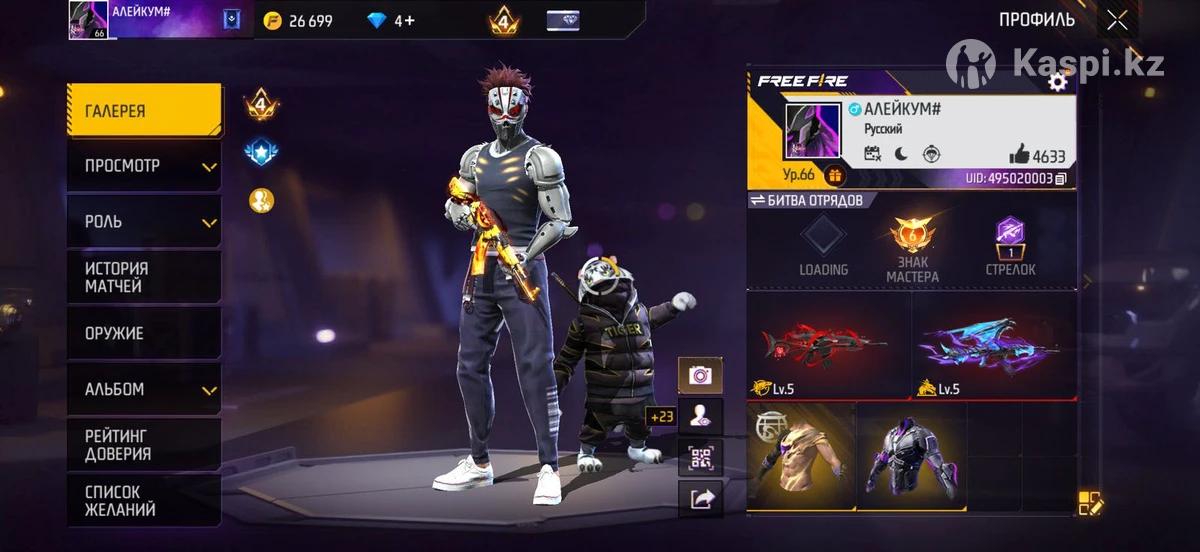This screenshot has height=552, width=1200.
Task: Tap the QR code scan button
Action: click(700, 458)
